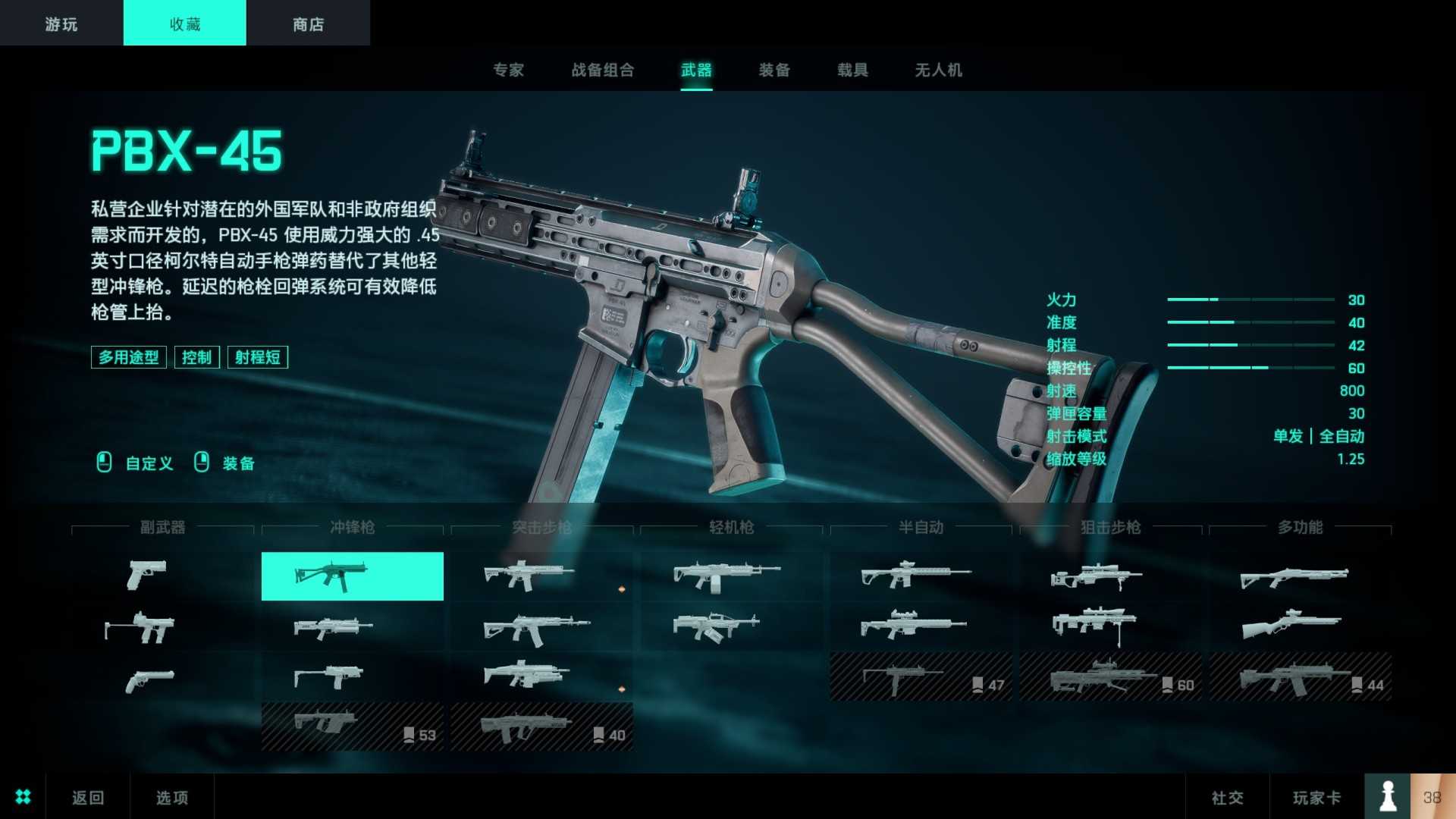Open the 载具 section
Viewport: 1456px width, 819px height.
pyautogui.click(x=852, y=70)
